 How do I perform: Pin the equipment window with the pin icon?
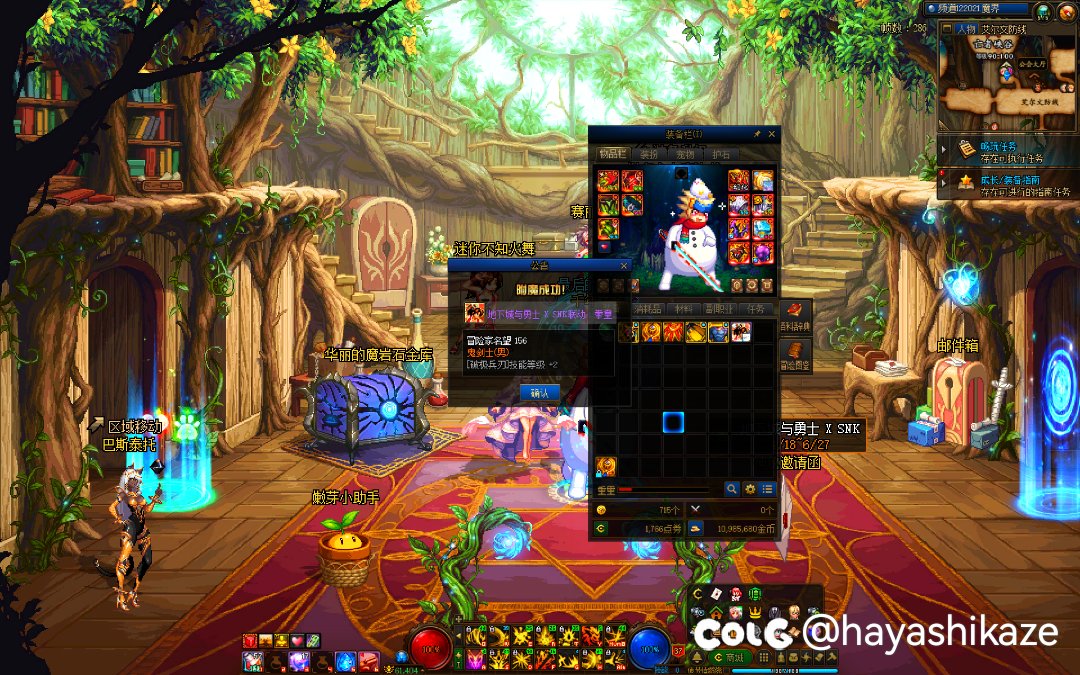coord(757,134)
